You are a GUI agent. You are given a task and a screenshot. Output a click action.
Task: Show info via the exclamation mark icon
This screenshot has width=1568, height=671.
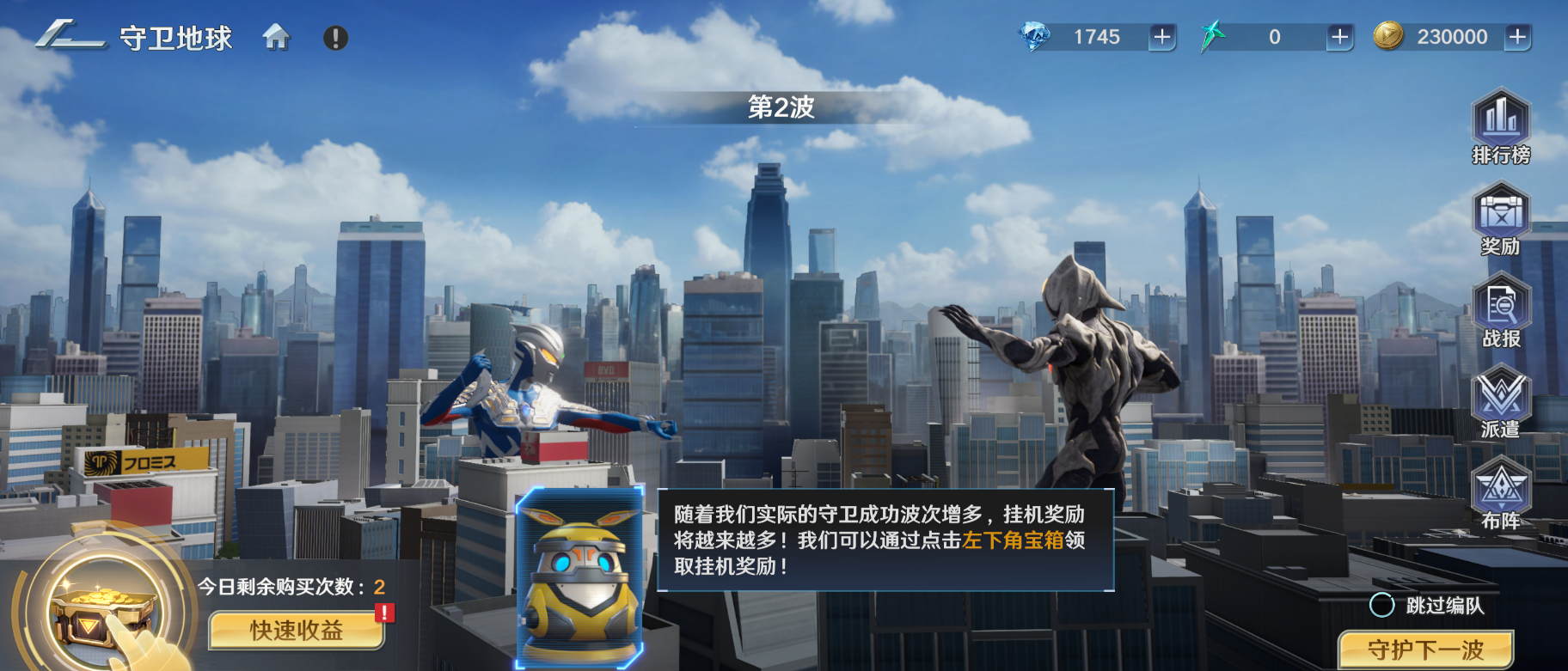(335, 38)
